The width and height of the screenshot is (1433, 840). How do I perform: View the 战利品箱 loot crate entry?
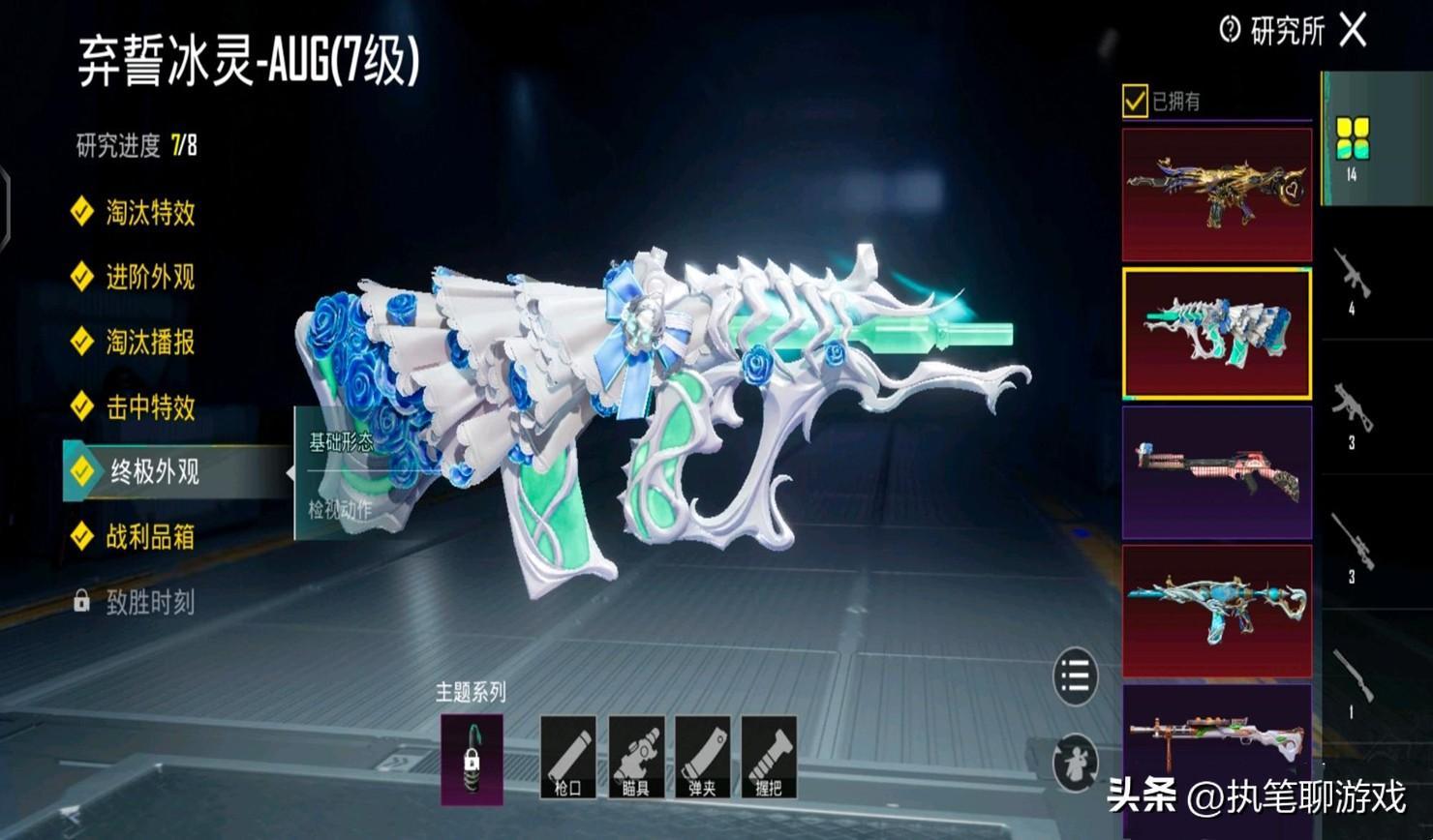pos(149,536)
